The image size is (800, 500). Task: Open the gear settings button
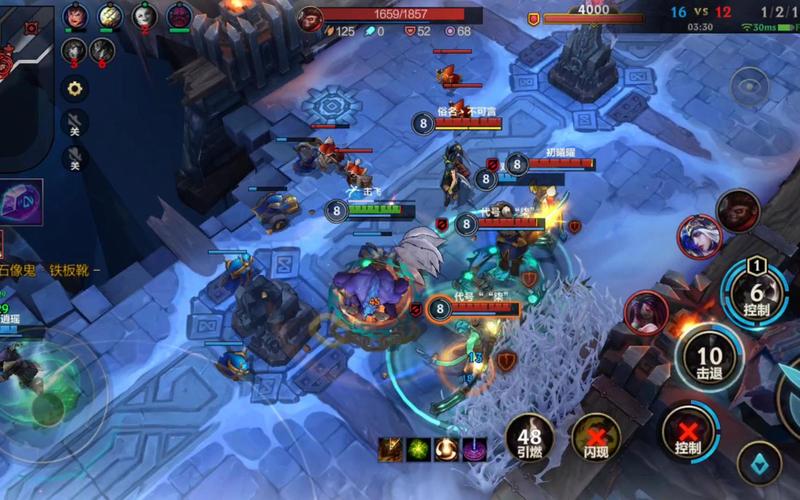(x=74, y=88)
